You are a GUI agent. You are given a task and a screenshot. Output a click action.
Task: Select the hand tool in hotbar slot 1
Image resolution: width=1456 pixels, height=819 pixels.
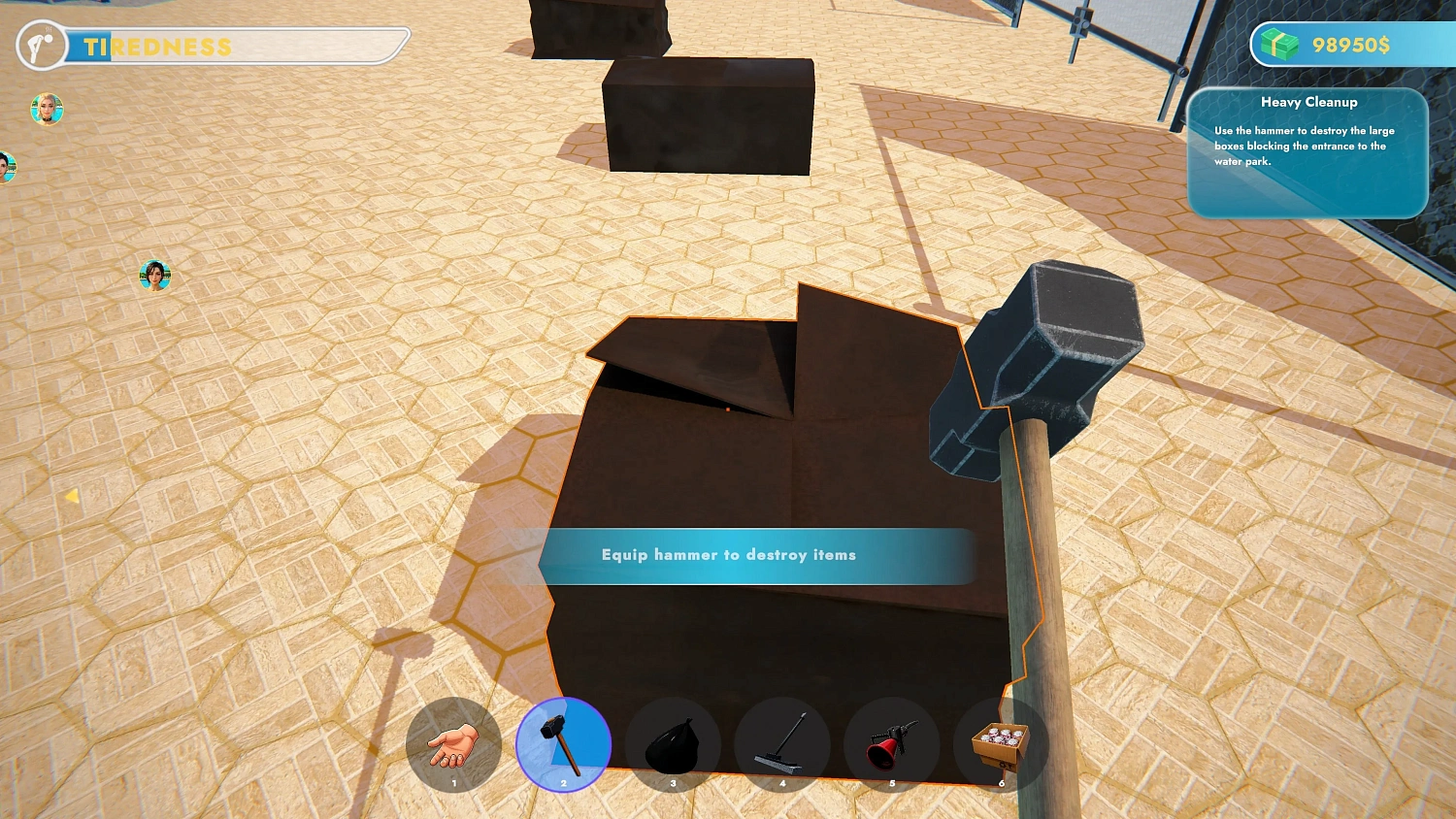[x=453, y=743]
